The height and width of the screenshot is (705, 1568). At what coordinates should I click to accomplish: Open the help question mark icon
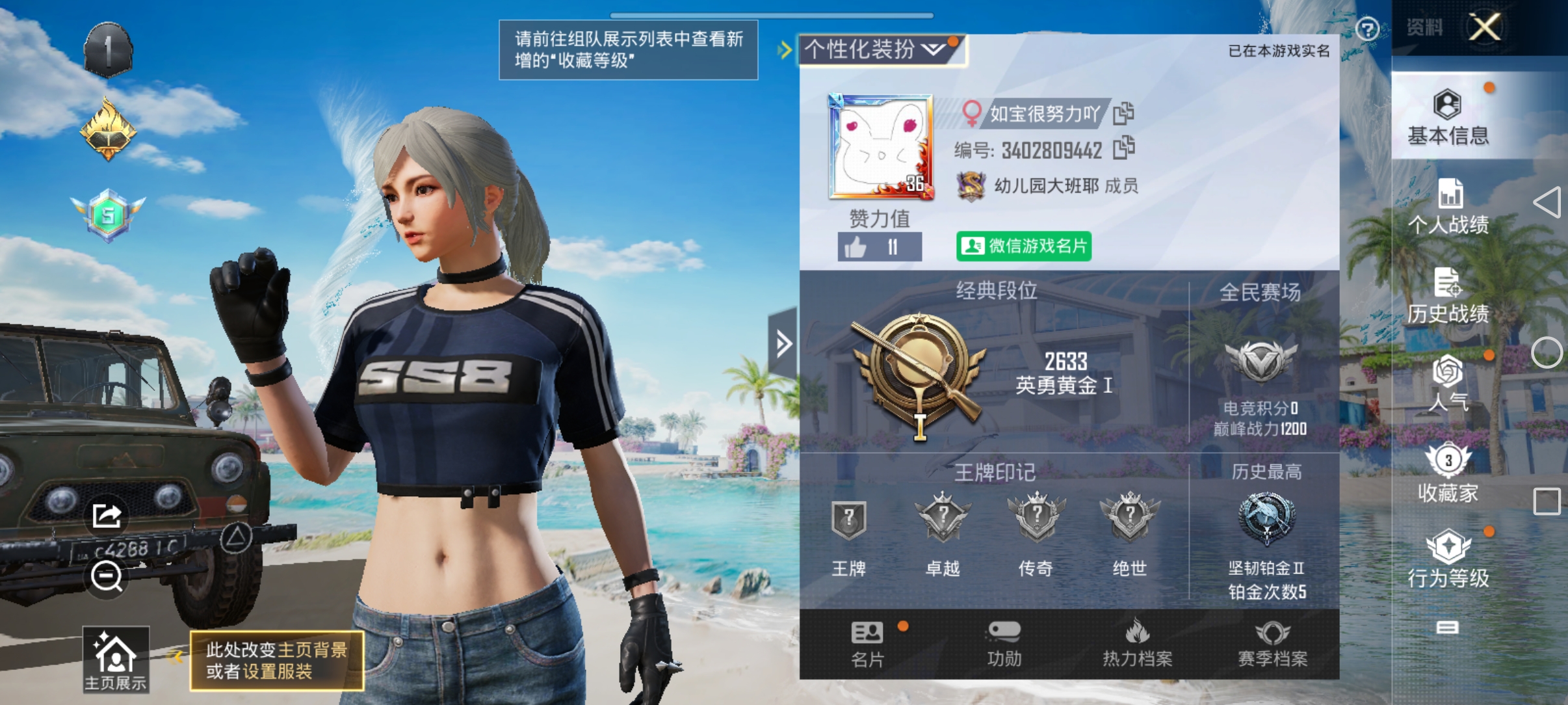pos(1368,30)
